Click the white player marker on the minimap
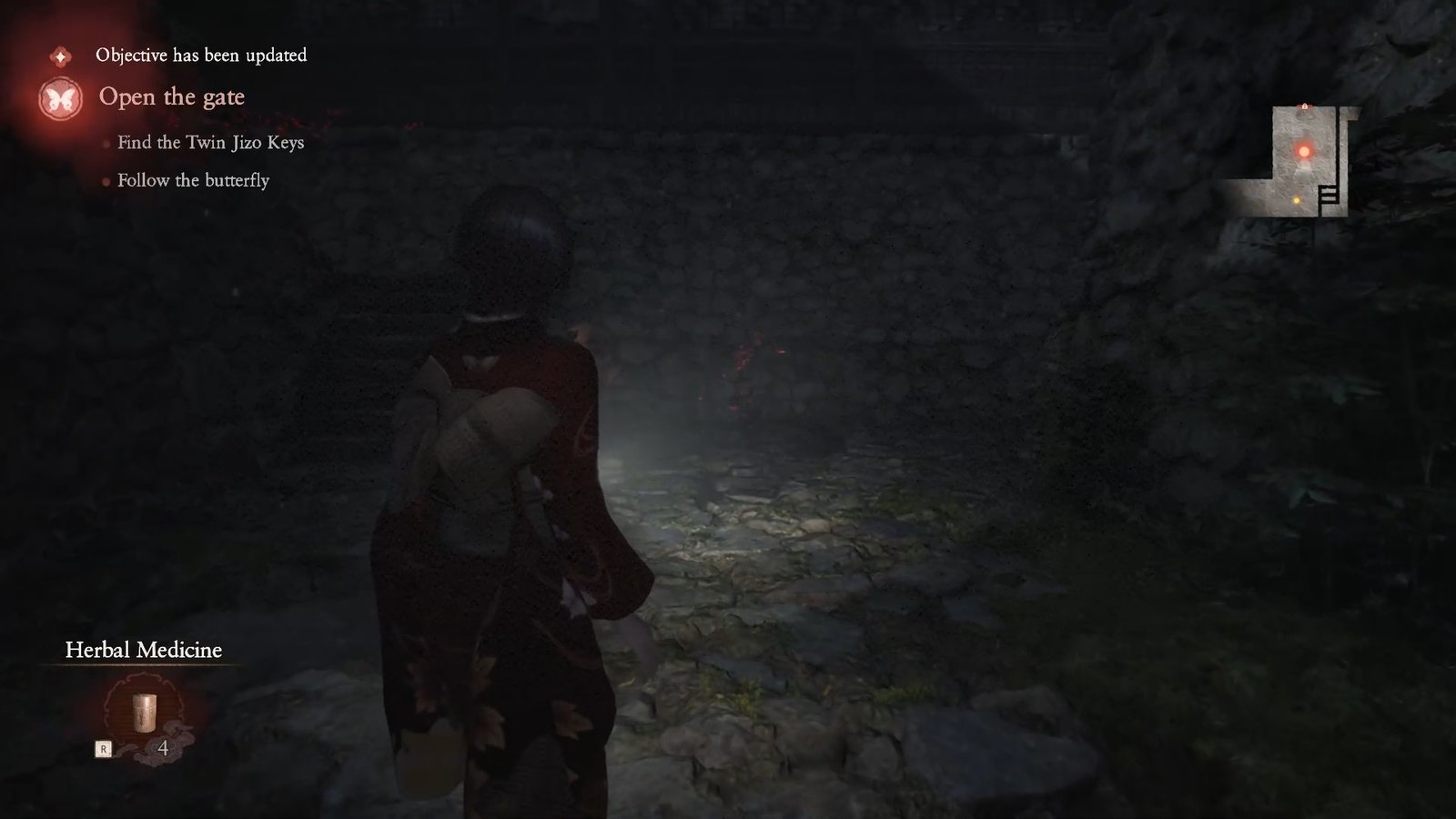The width and height of the screenshot is (1456, 819). pos(1305,168)
